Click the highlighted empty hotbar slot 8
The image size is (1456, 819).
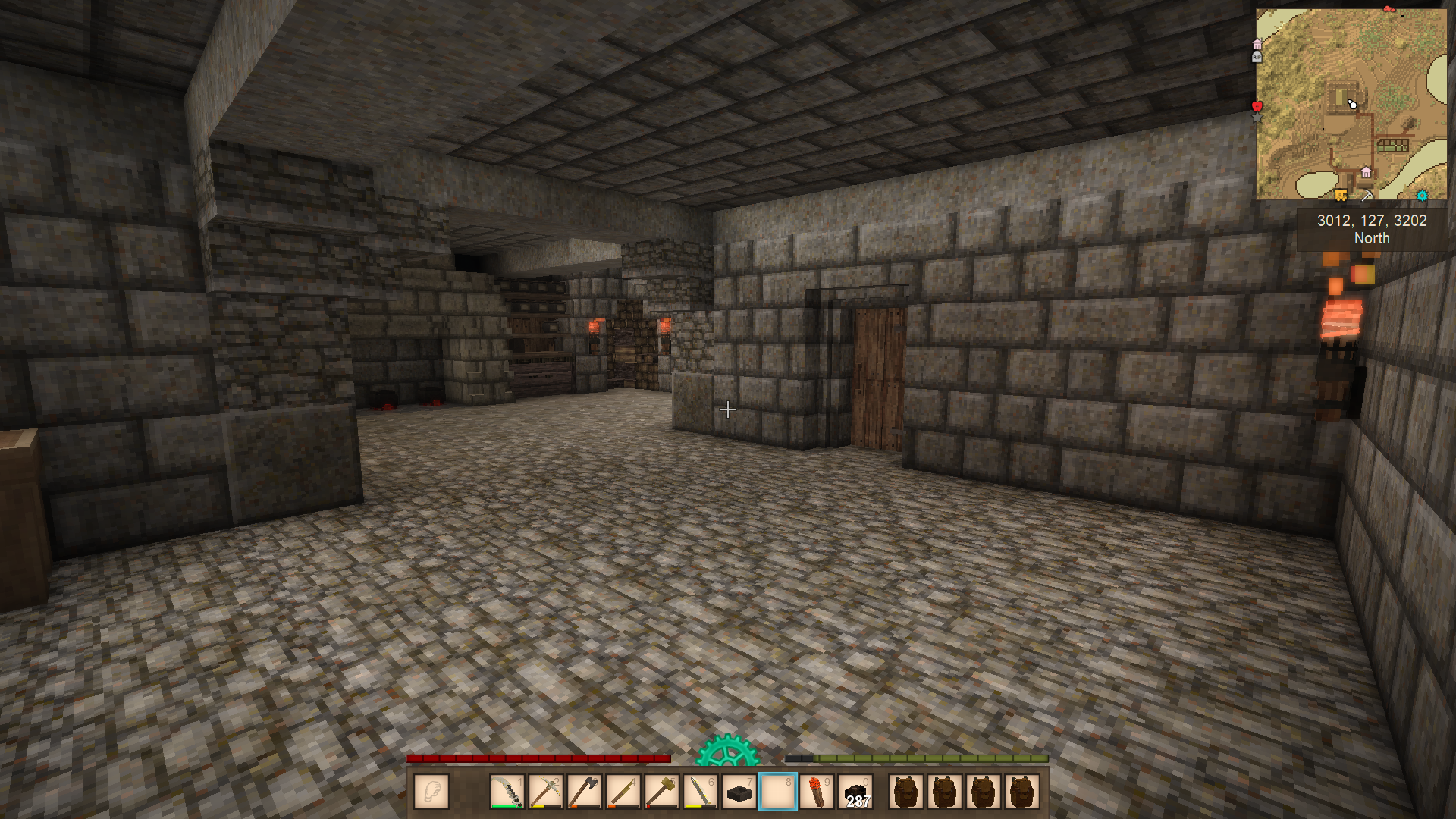[778, 792]
